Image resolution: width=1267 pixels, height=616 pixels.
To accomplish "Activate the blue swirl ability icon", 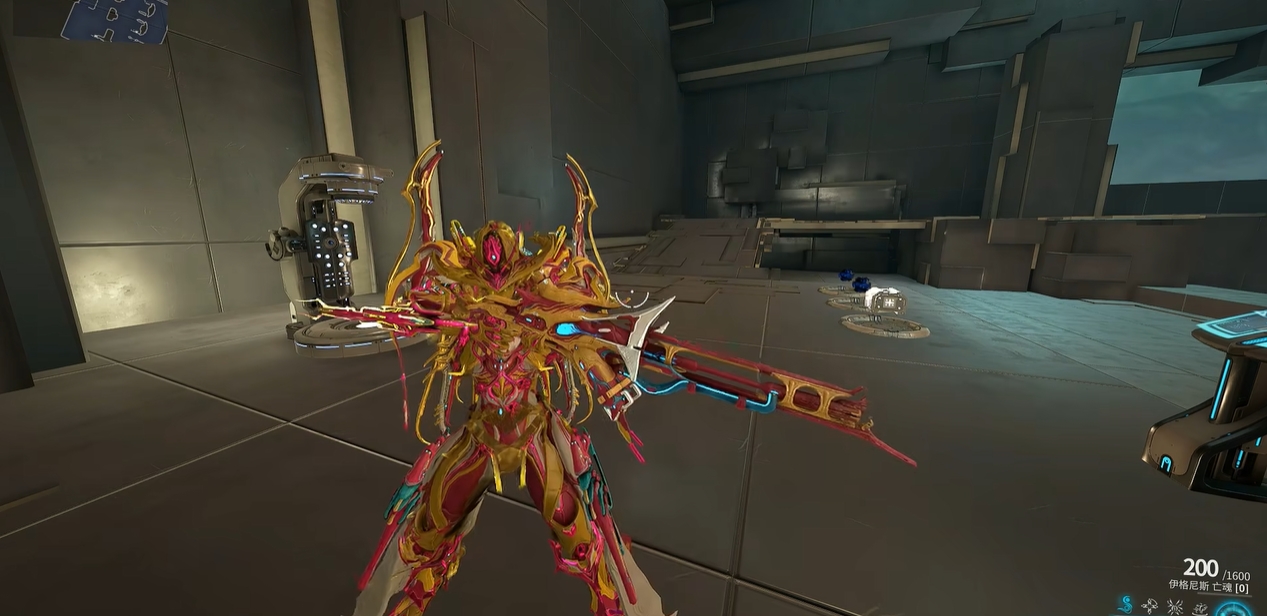I will [x=1127, y=605].
